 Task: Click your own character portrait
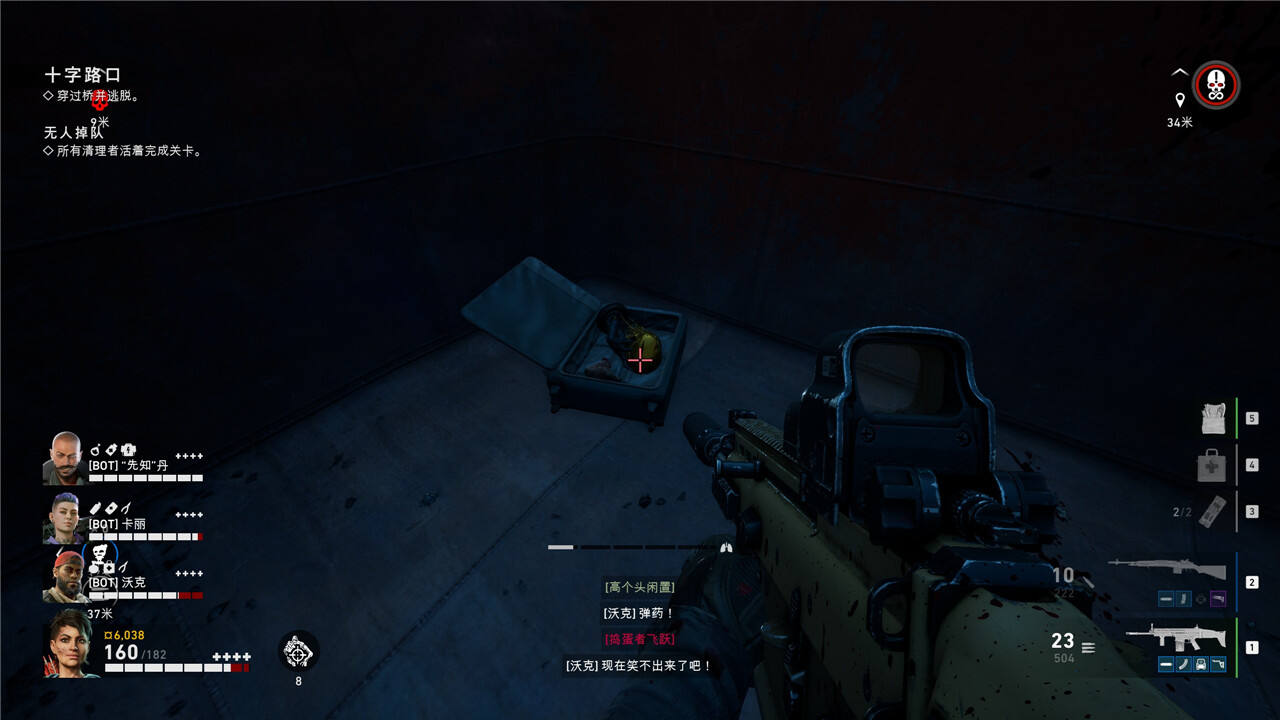70,644
